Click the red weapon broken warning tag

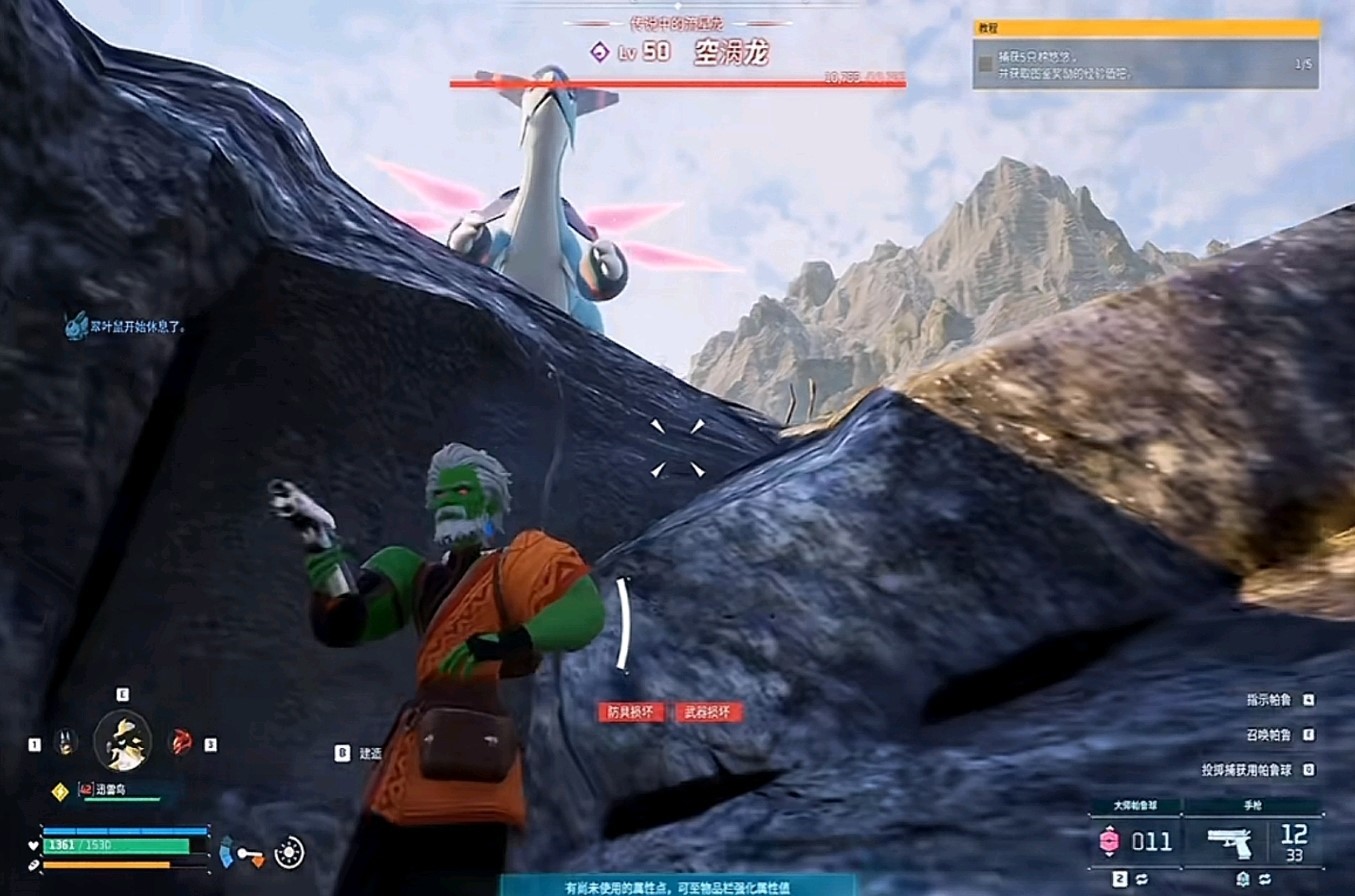pos(709,712)
